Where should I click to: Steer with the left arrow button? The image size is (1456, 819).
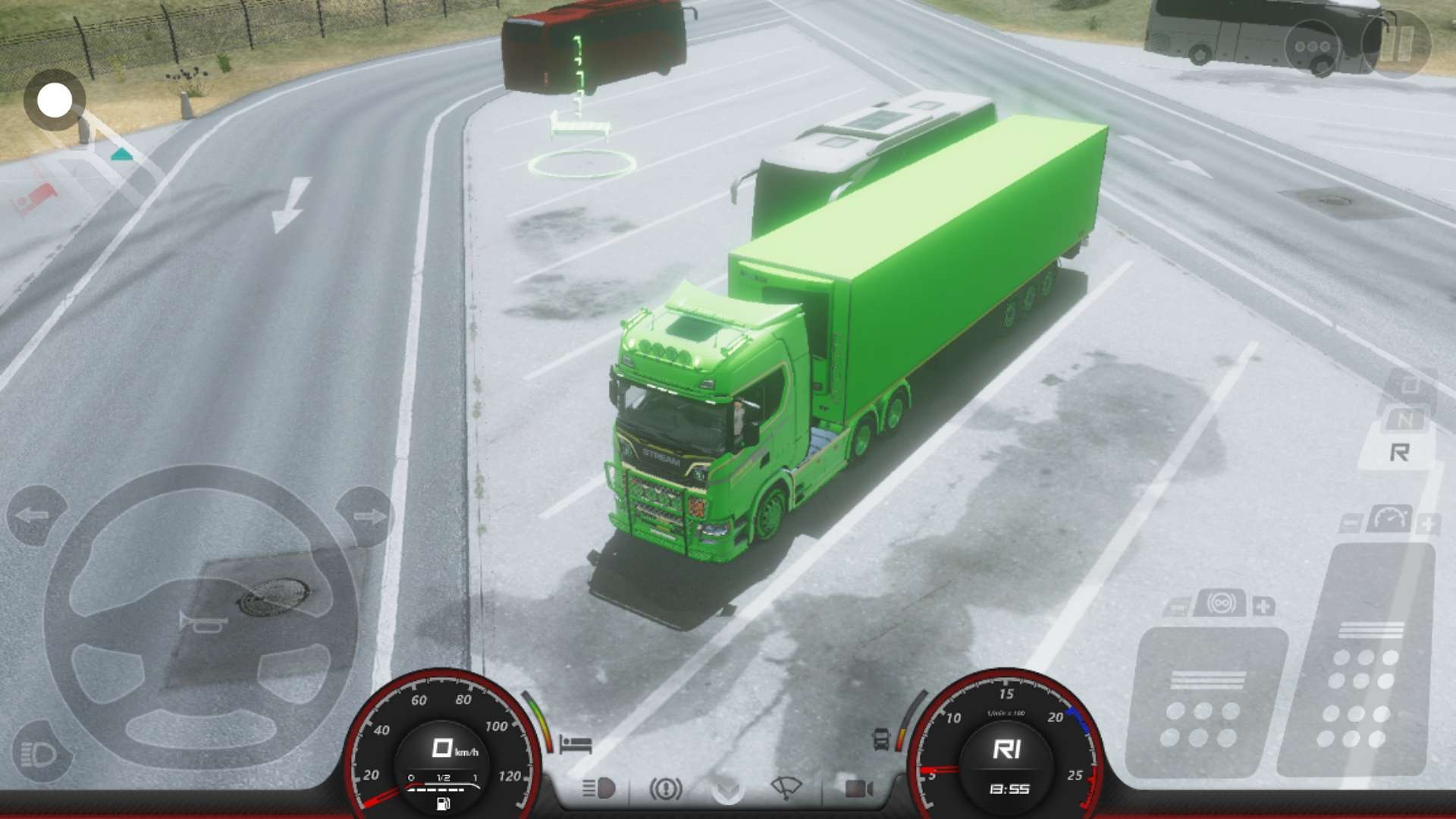pyautogui.click(x=35, y=516)
